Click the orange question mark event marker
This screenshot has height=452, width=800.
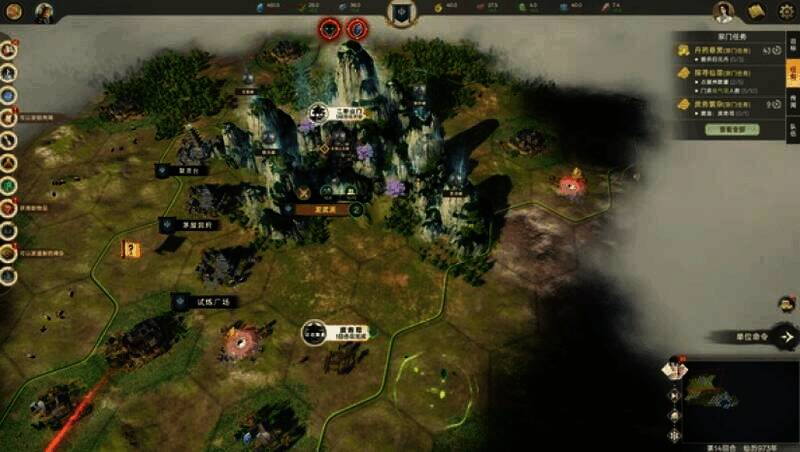(x=131, y=249)
